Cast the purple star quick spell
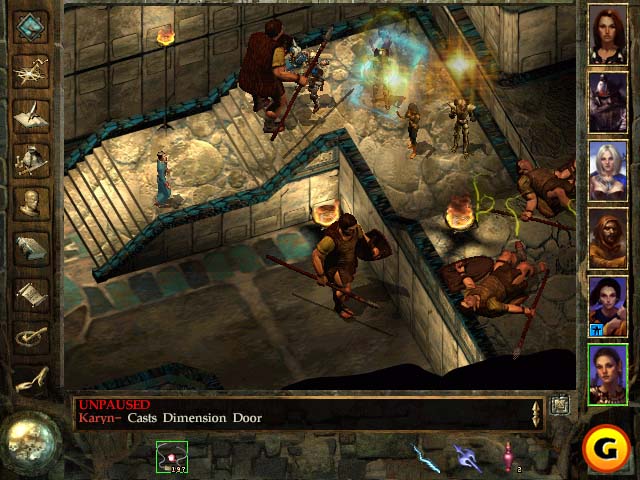Screen dimensions: 640x480 click(467, 457)
